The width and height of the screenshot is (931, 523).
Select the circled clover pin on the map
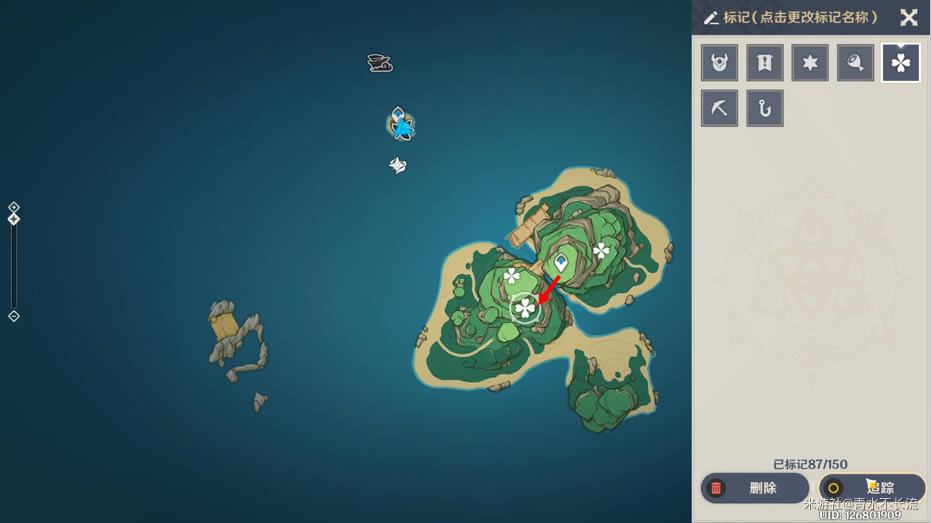pyautogui.click(x=524, y=308)
